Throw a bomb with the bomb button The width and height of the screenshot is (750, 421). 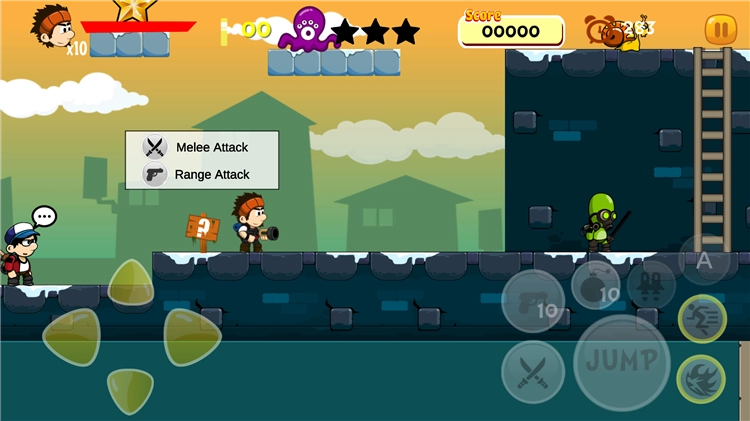click(x=597, y=285)
